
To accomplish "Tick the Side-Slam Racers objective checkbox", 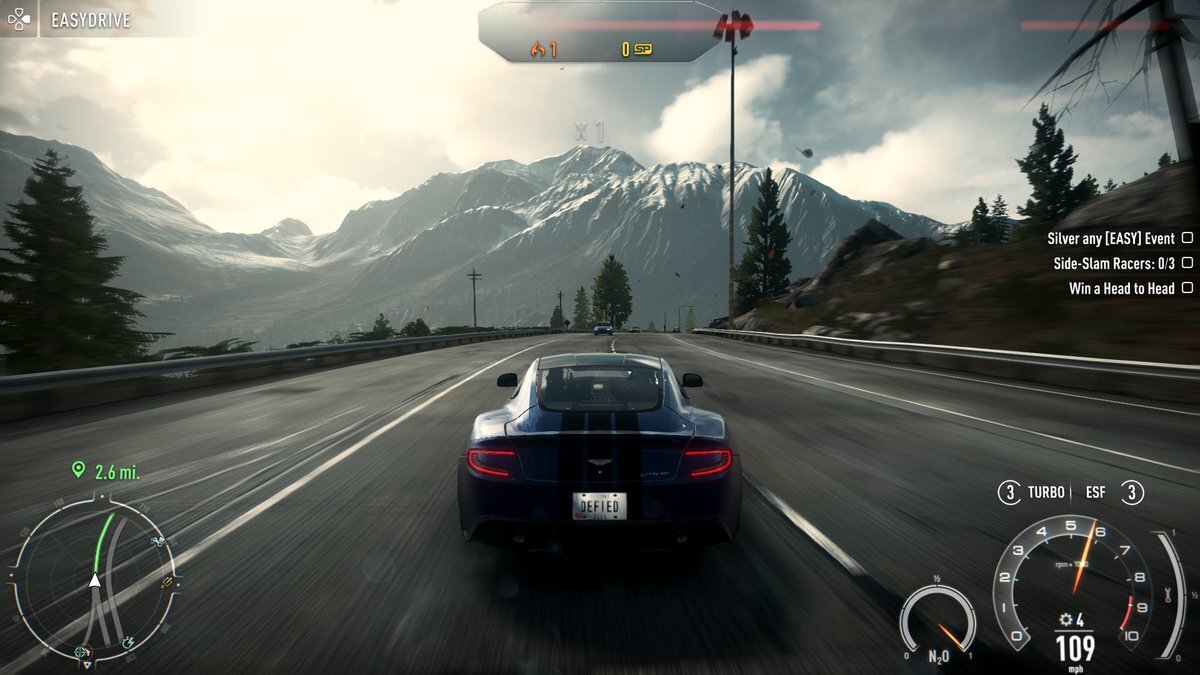I will [x=1187, y=263].
